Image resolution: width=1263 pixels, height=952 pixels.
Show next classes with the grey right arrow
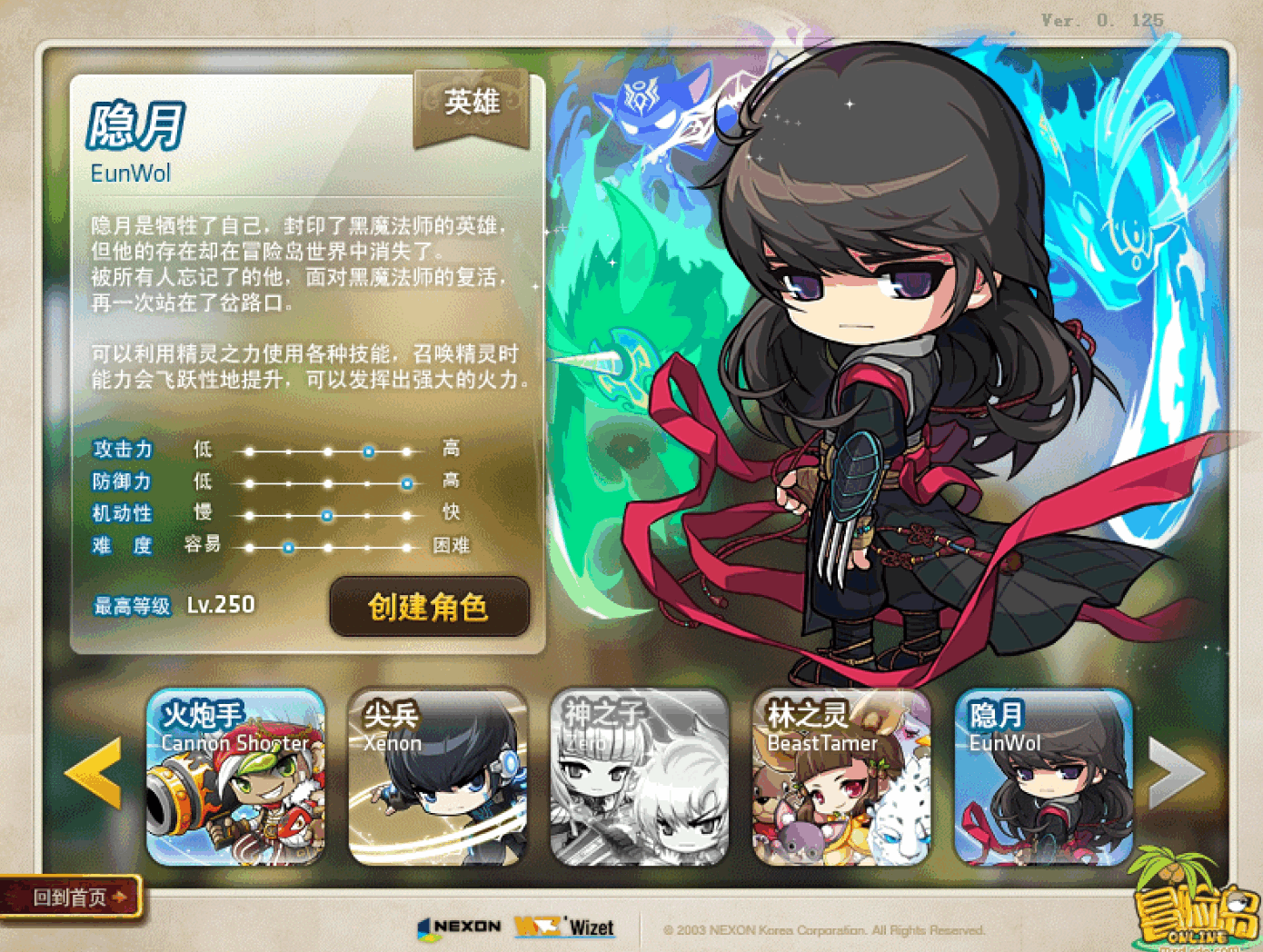(1176, 772)
